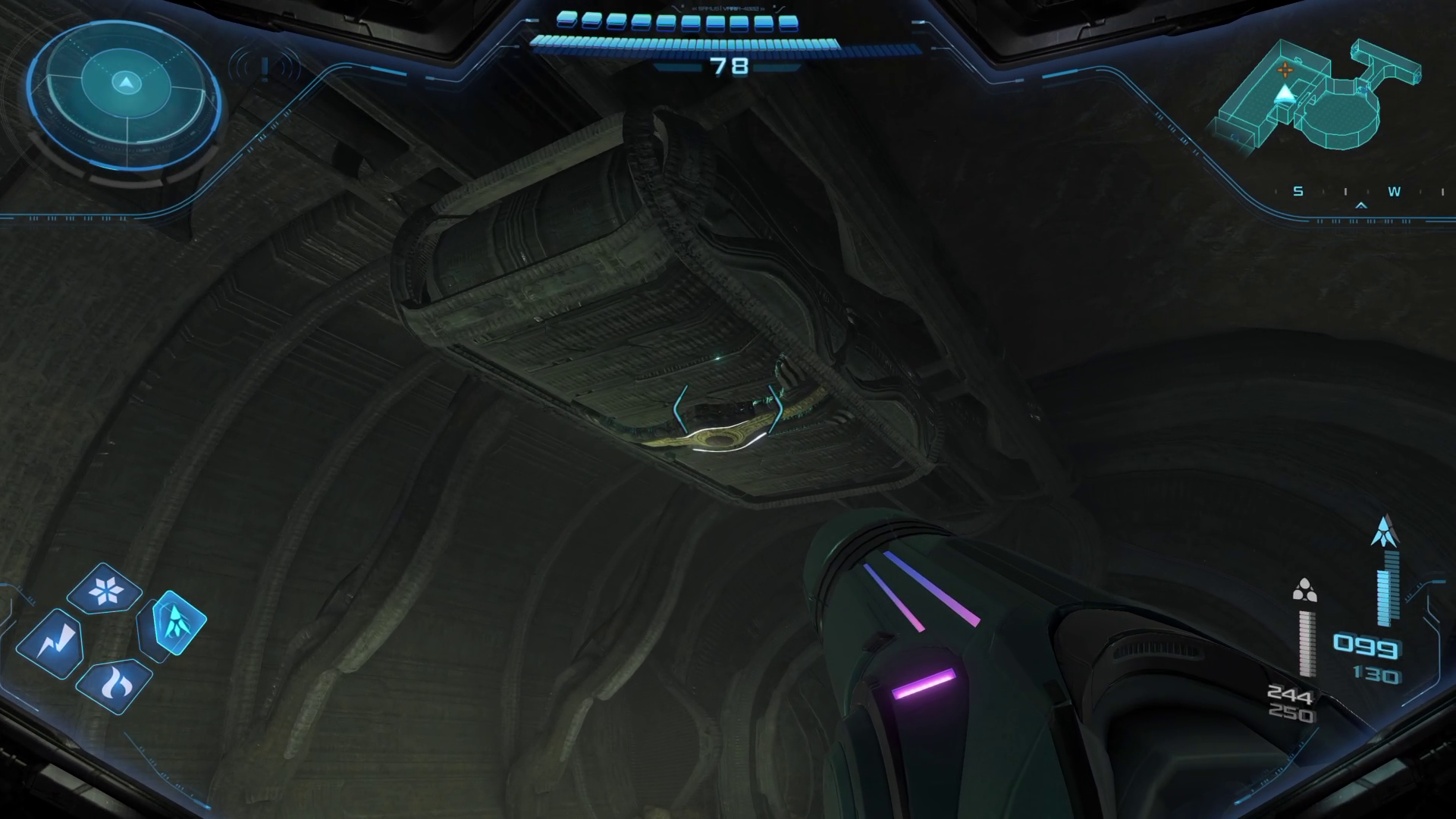Select the snowflake ice shot icon
The width and height of the screenshot is (1456, 819).
click(x=104, y=590)
